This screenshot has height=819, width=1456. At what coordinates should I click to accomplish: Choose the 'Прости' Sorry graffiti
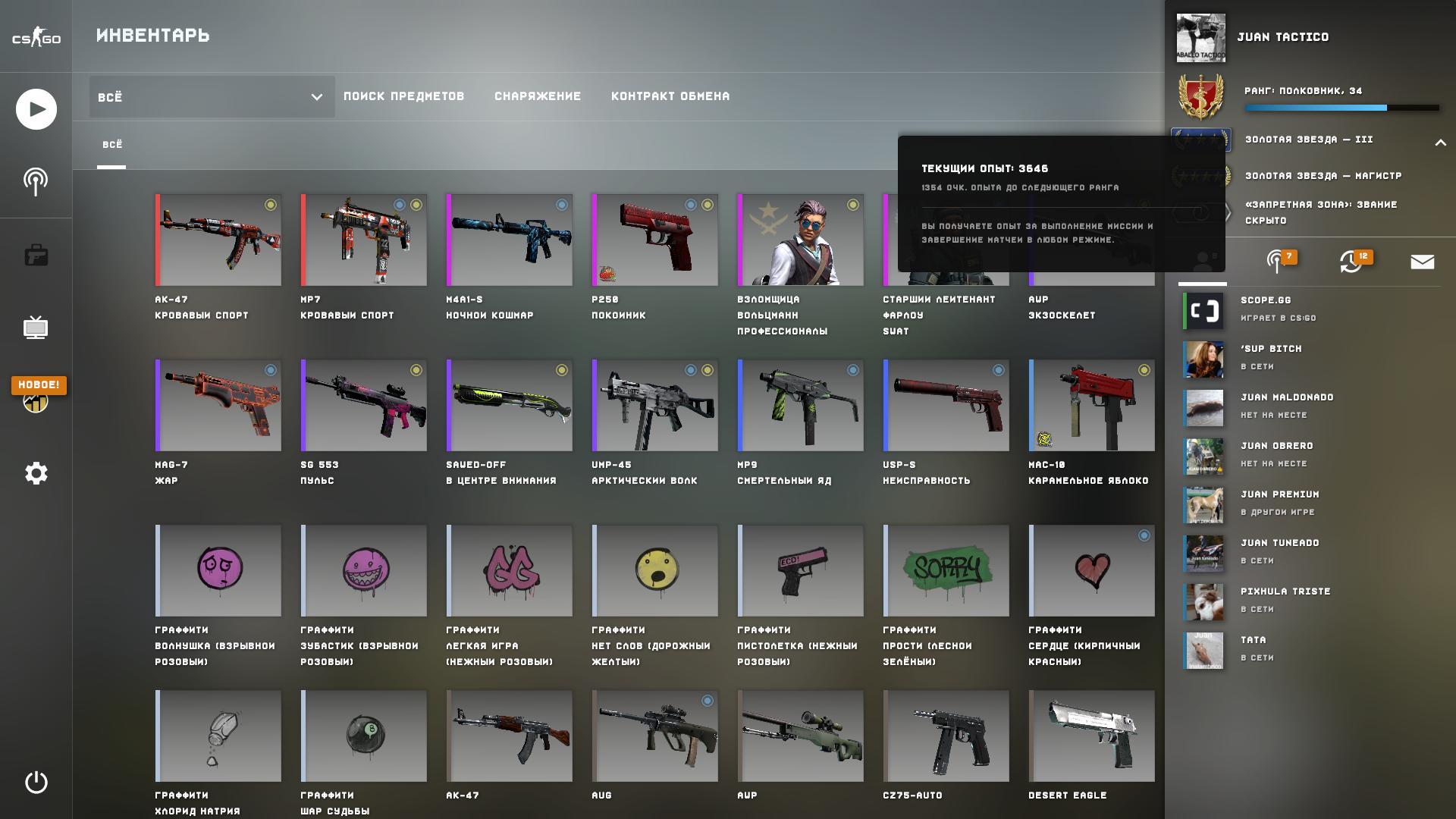tap(946, 571)
